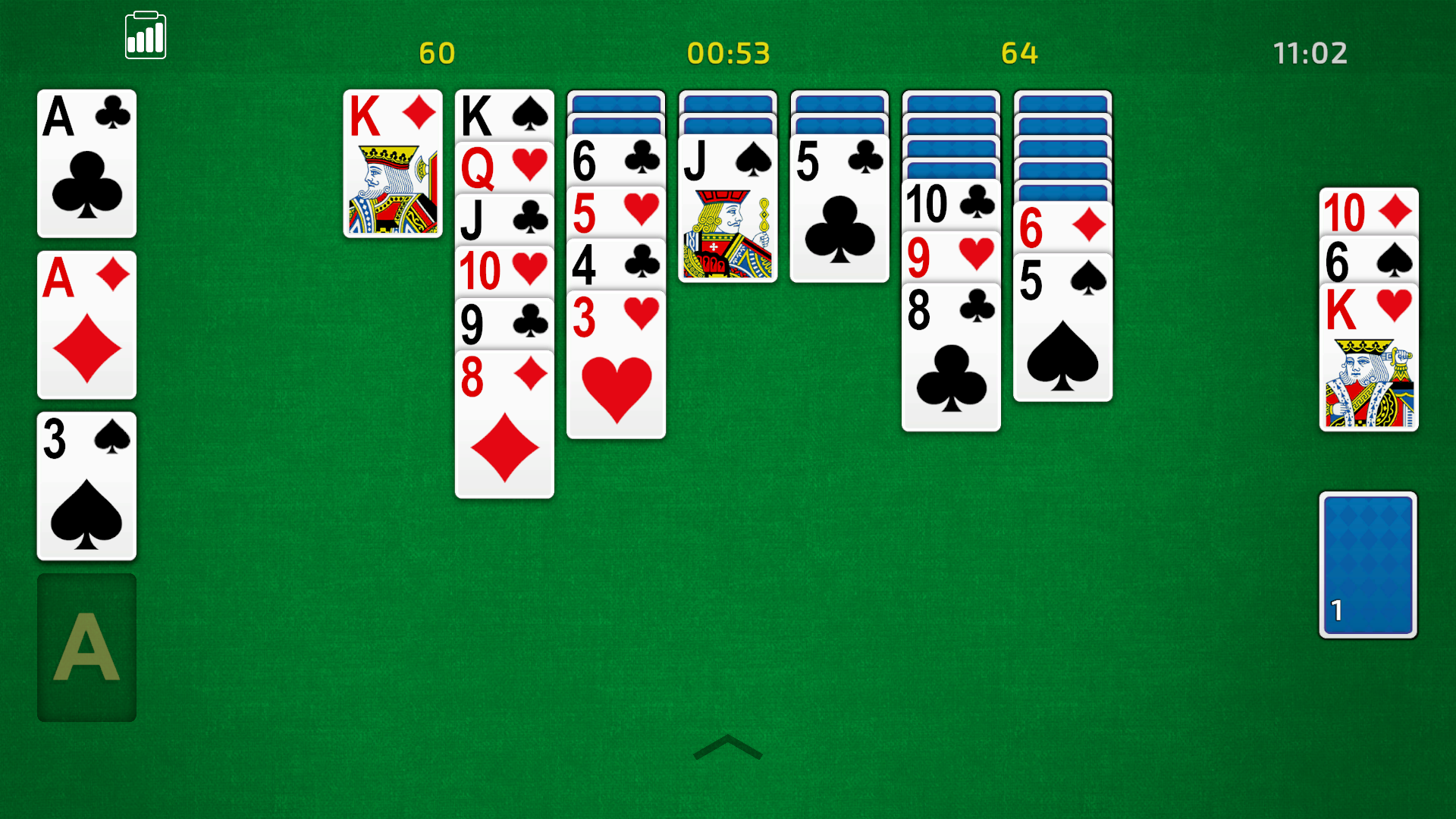
Task: Select the King of Spades tableau column
Action: [x=504, y=114]
